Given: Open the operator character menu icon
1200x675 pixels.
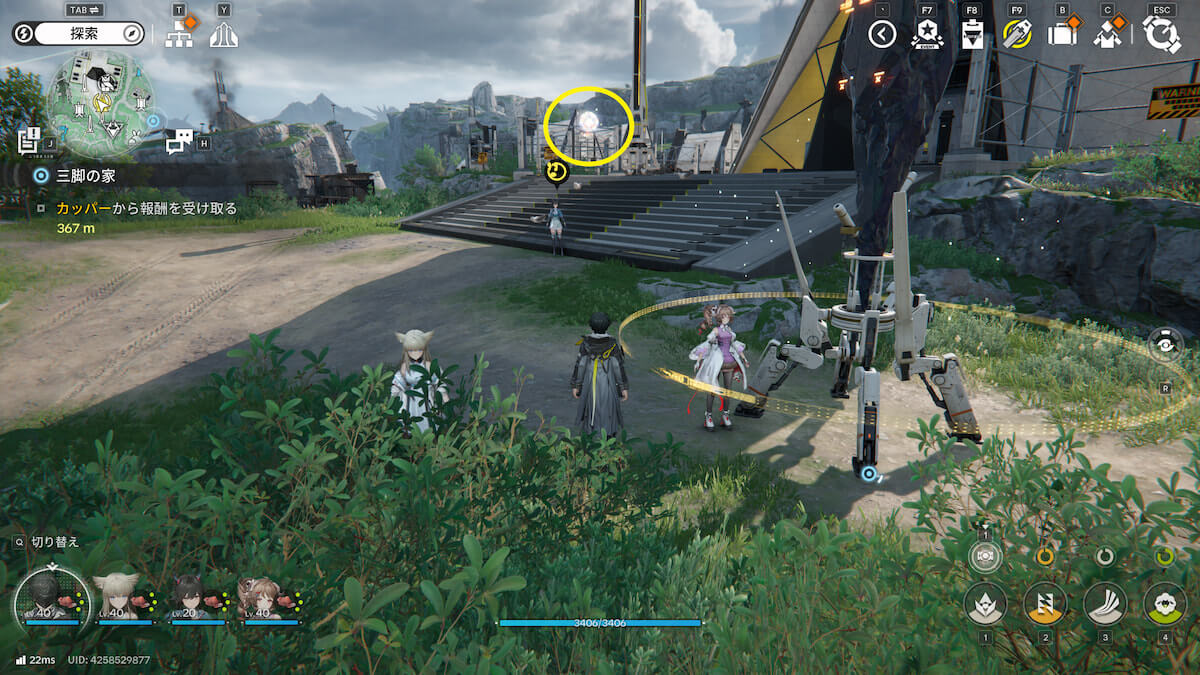Looking at the screenshot, I should click(x=1107, y=35).
